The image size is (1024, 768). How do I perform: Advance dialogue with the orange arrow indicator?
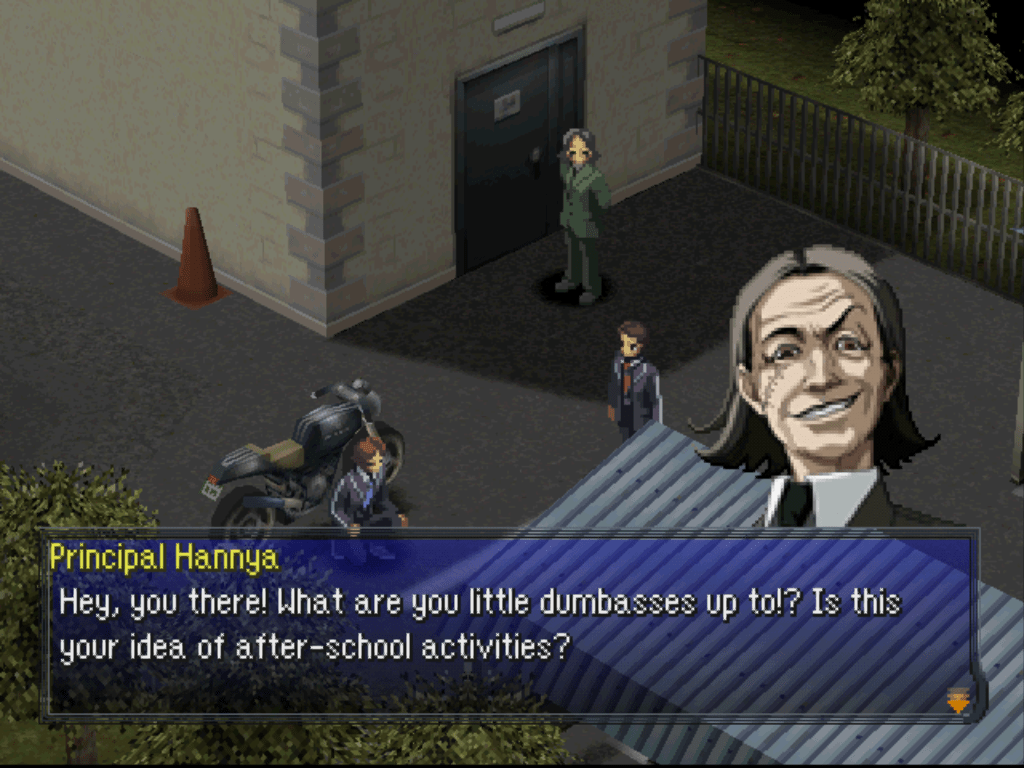point(958,702)
